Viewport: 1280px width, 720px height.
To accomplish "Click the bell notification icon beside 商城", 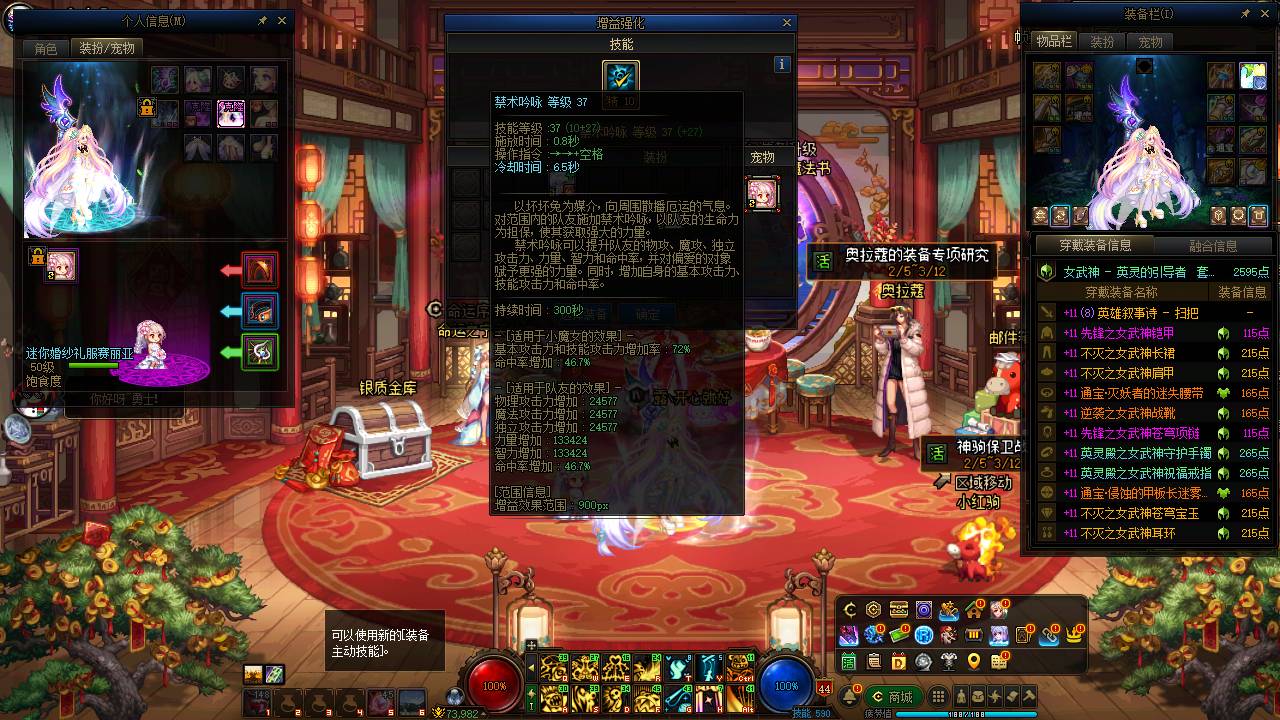I will [x=850, y=696].
